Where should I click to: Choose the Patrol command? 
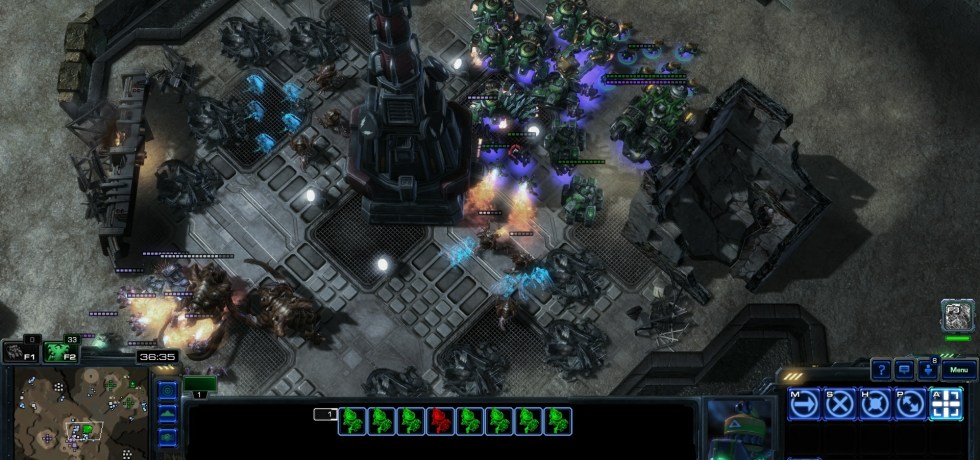tap(910, 404)
